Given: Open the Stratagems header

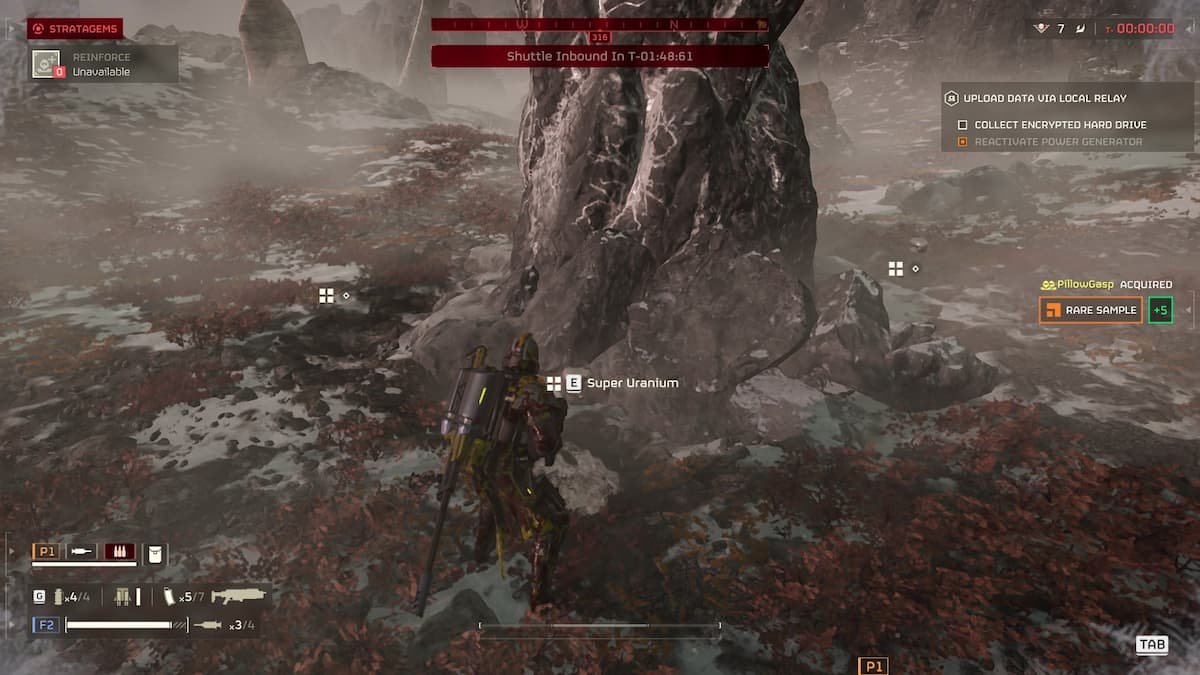Looking at the screenshot, I should 75,29.
